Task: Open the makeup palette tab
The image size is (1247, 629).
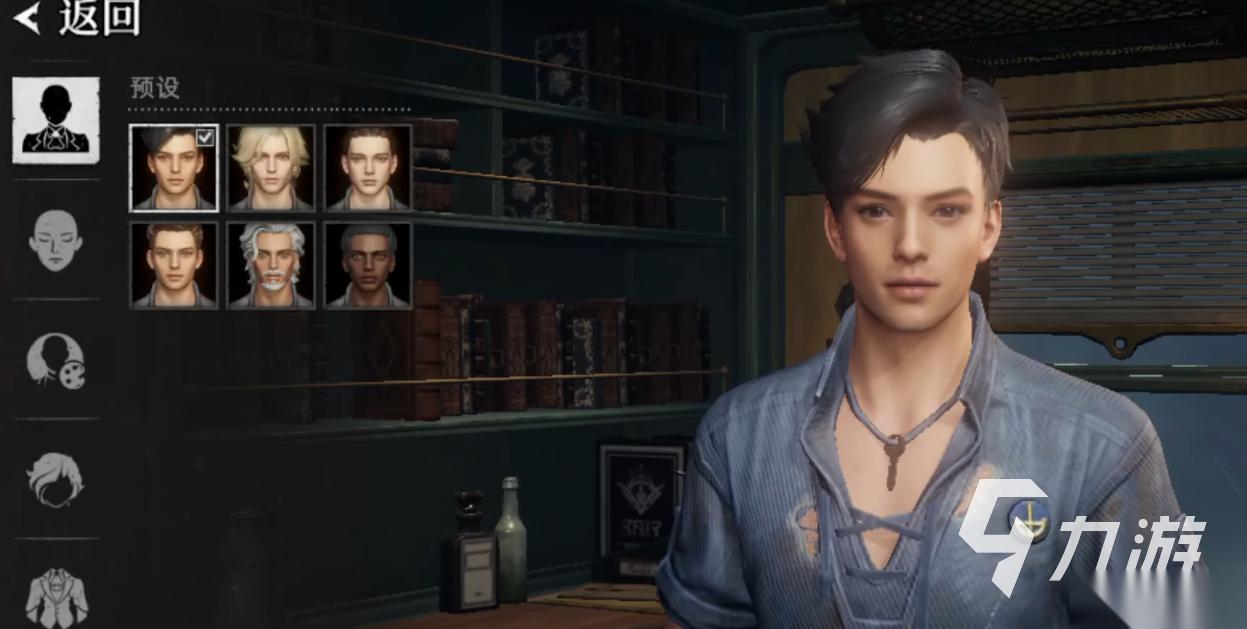Action: (56, 360)
